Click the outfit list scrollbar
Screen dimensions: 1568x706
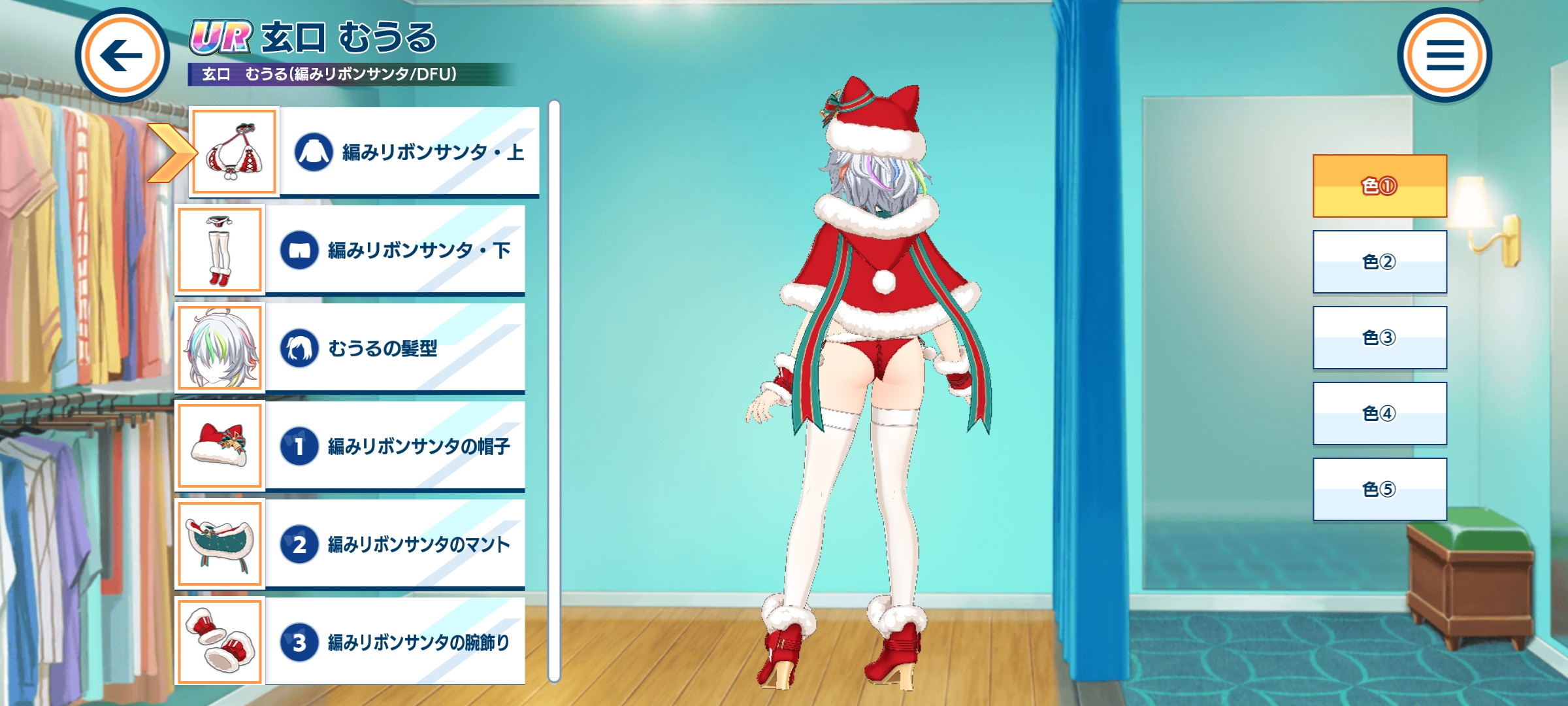554,392
